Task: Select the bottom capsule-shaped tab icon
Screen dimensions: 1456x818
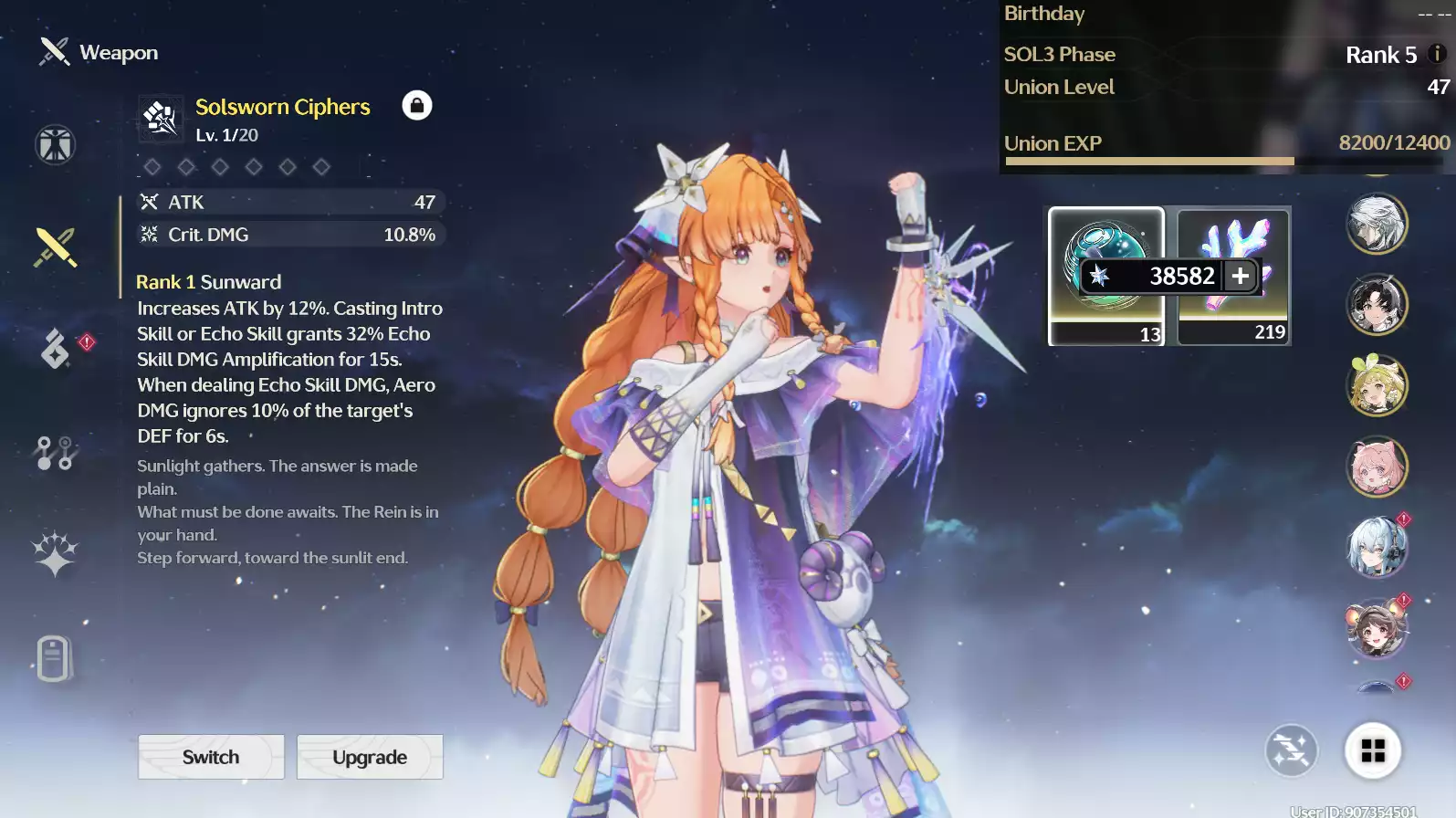Action: tap(54, 658)
